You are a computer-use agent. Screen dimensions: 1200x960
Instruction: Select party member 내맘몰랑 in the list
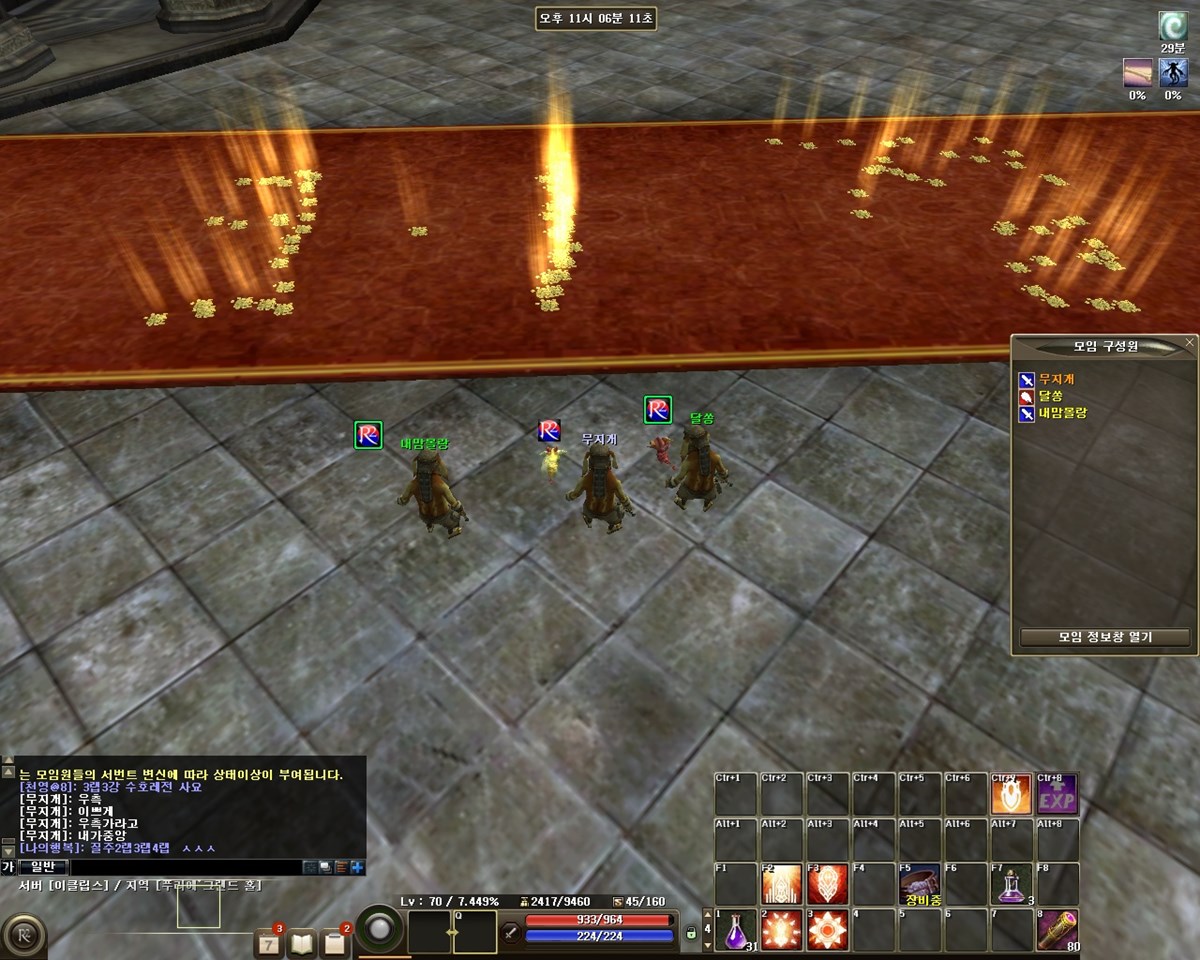pyautogui.click(x=1062, y=412)
